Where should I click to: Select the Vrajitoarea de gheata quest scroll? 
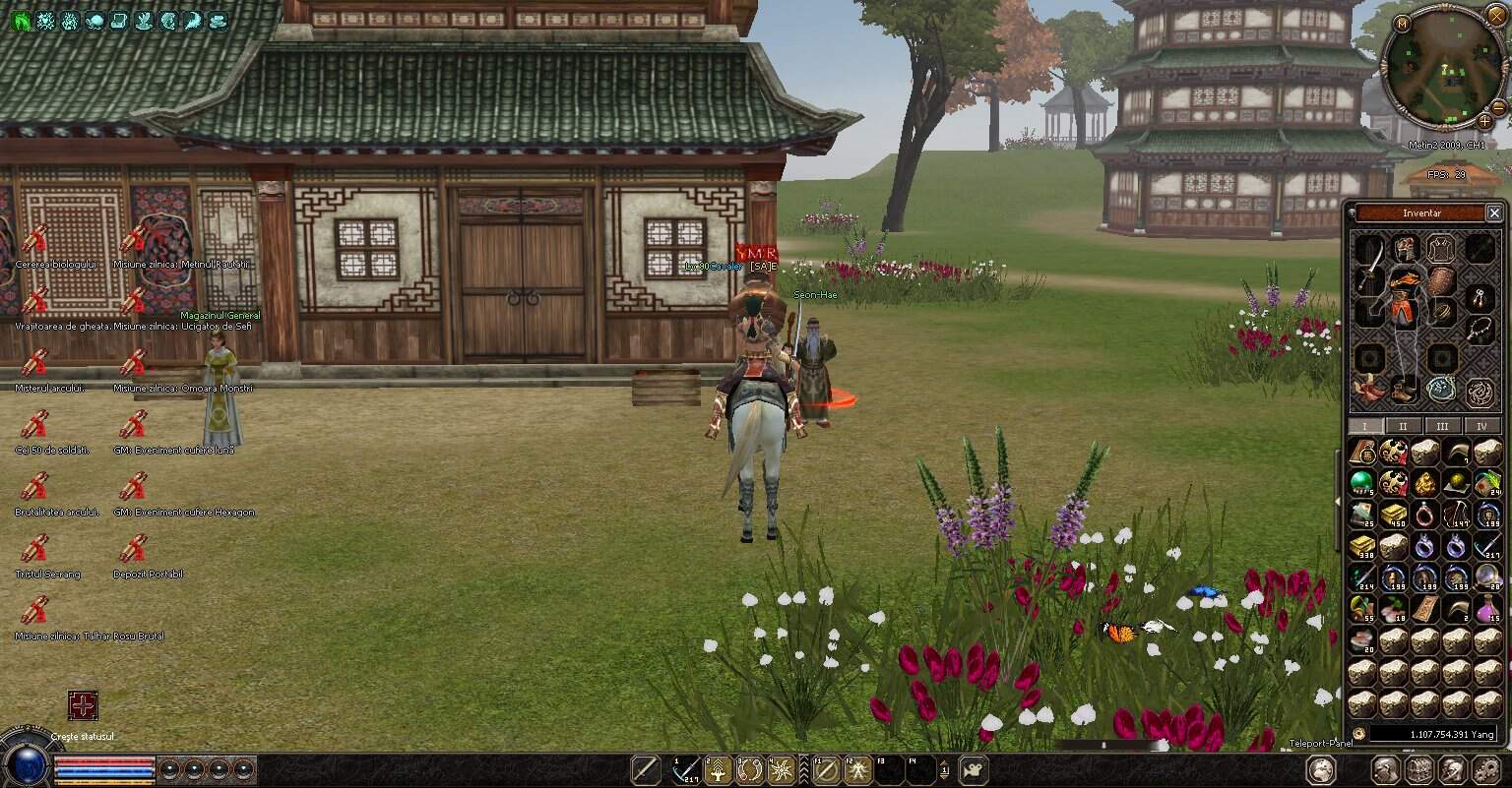click(35, 301)
